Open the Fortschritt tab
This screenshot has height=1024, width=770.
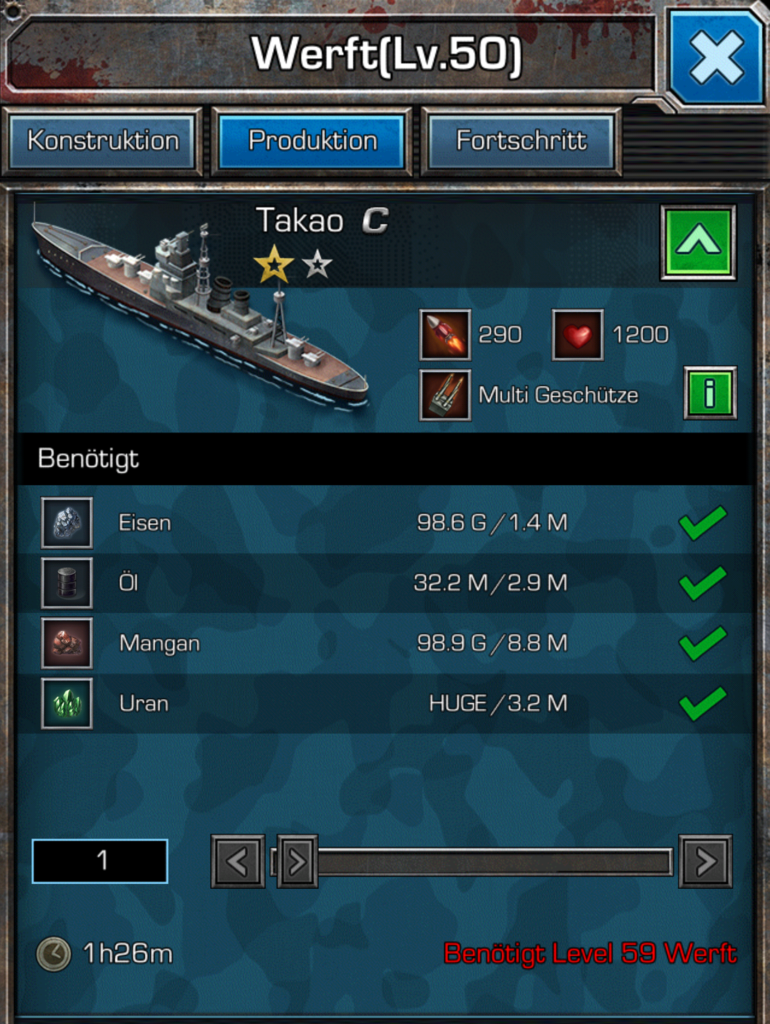coord(521,141)
